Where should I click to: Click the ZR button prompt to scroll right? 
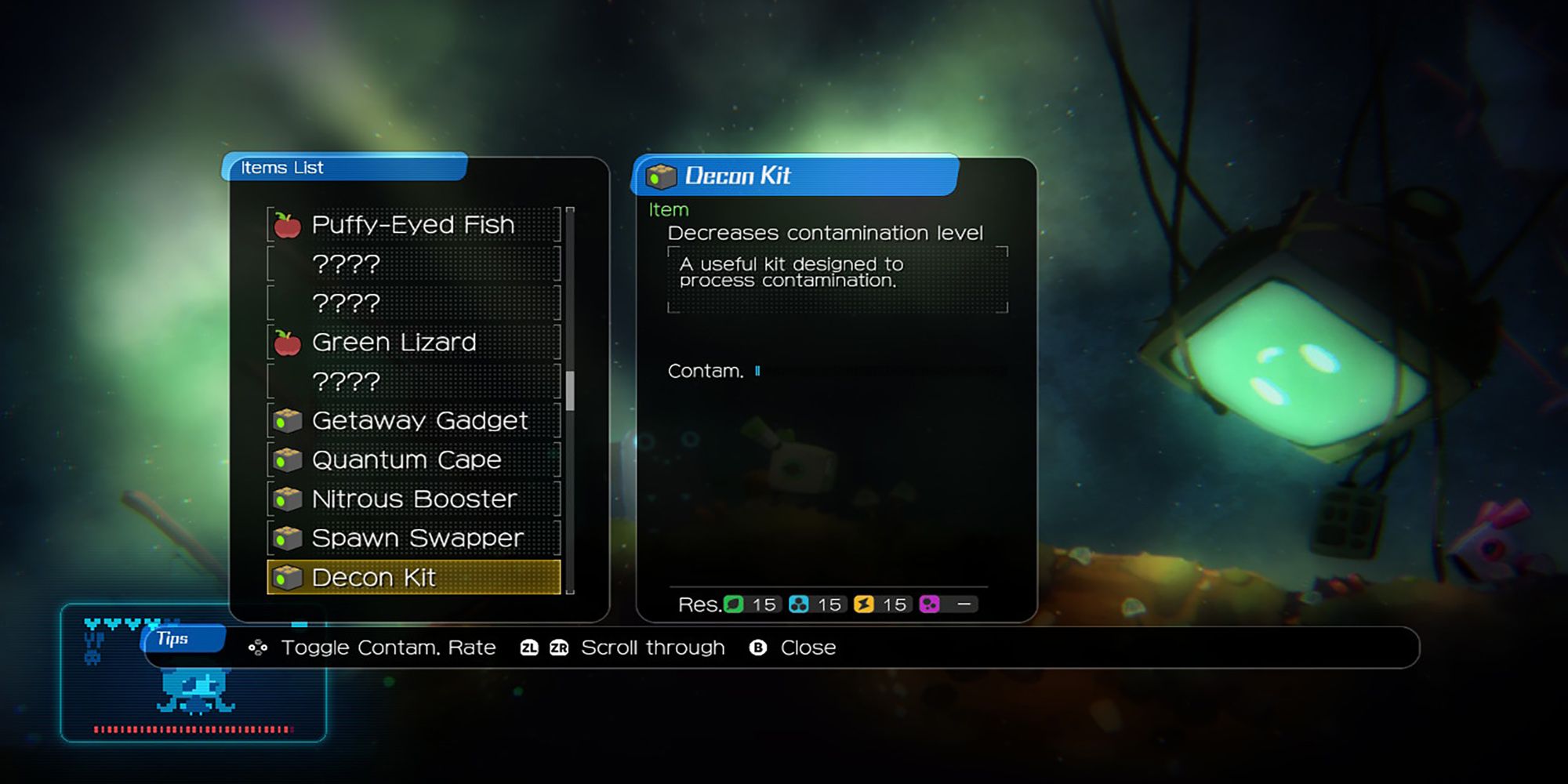559,648
